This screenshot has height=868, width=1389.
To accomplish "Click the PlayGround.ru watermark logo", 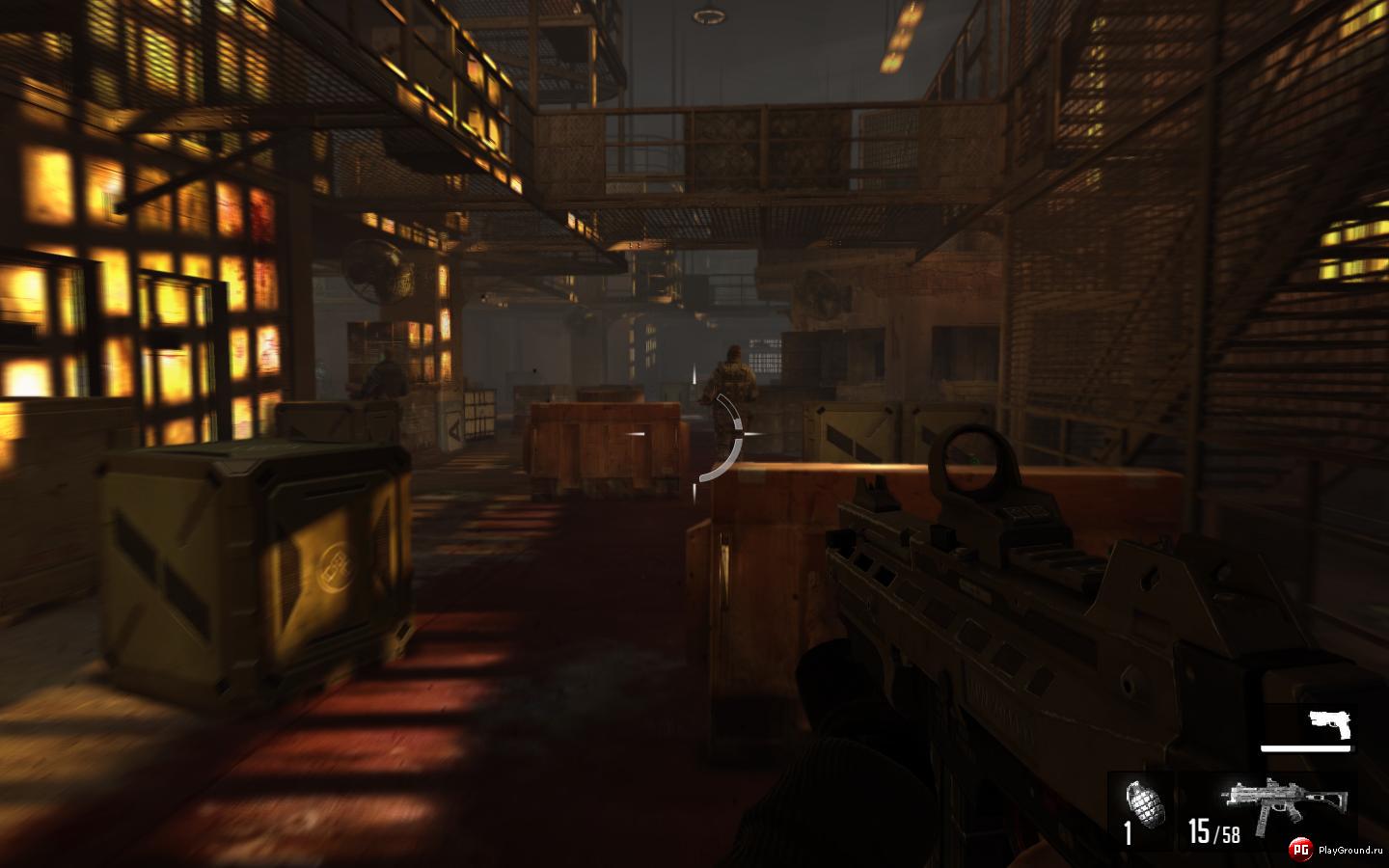I will 1300,849.
